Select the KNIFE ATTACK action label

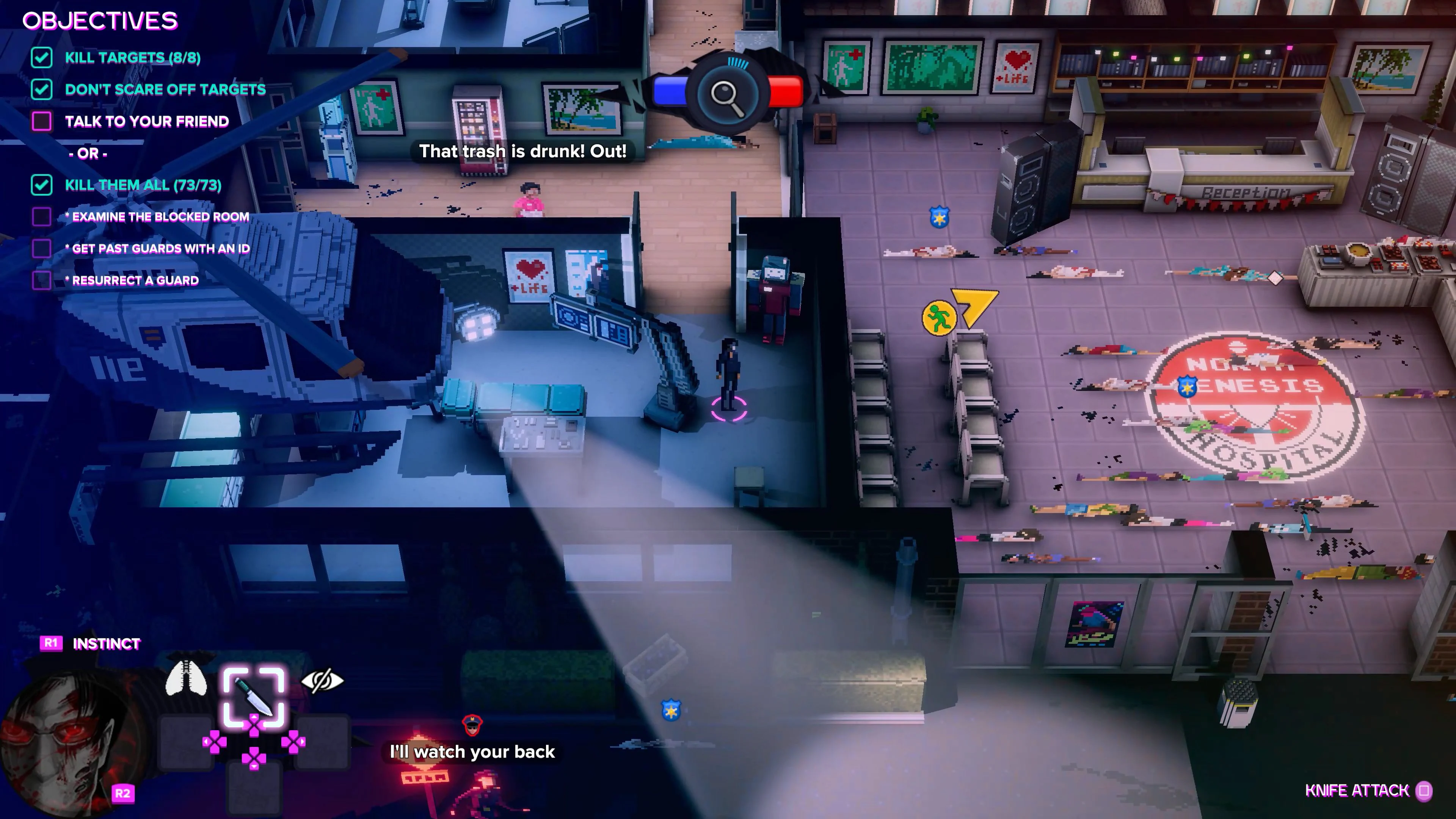1357,790
